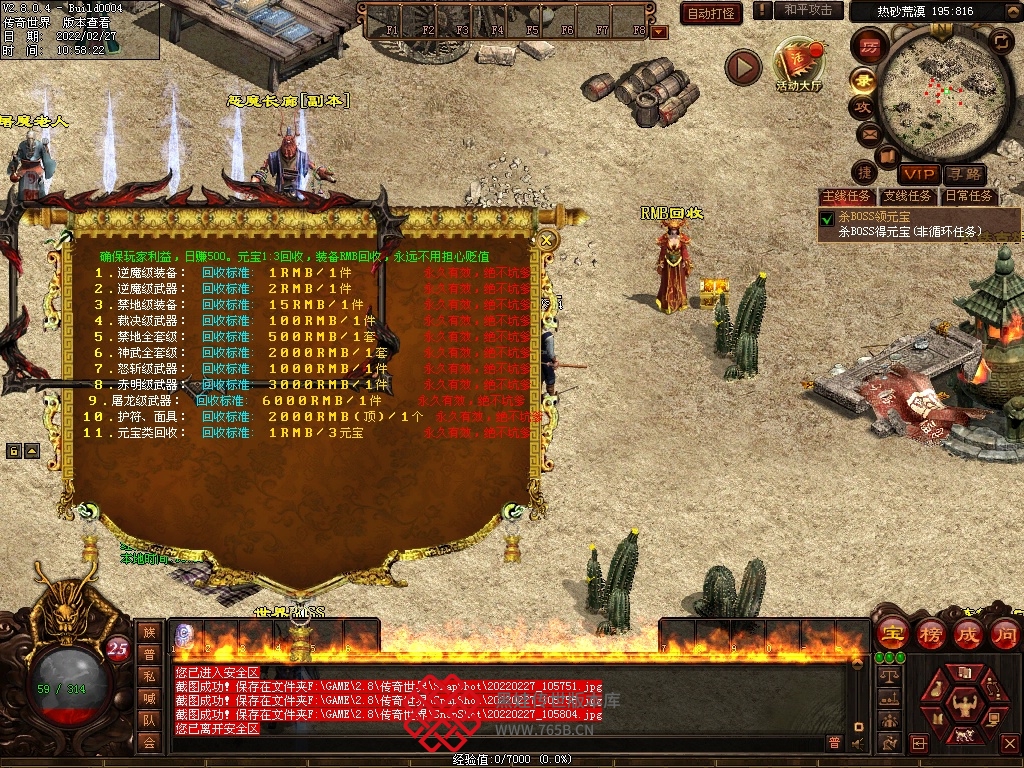Select the 喊 shout chat channel
Viewport: 1024px width, 768px height.
click(x=149, y=698)
